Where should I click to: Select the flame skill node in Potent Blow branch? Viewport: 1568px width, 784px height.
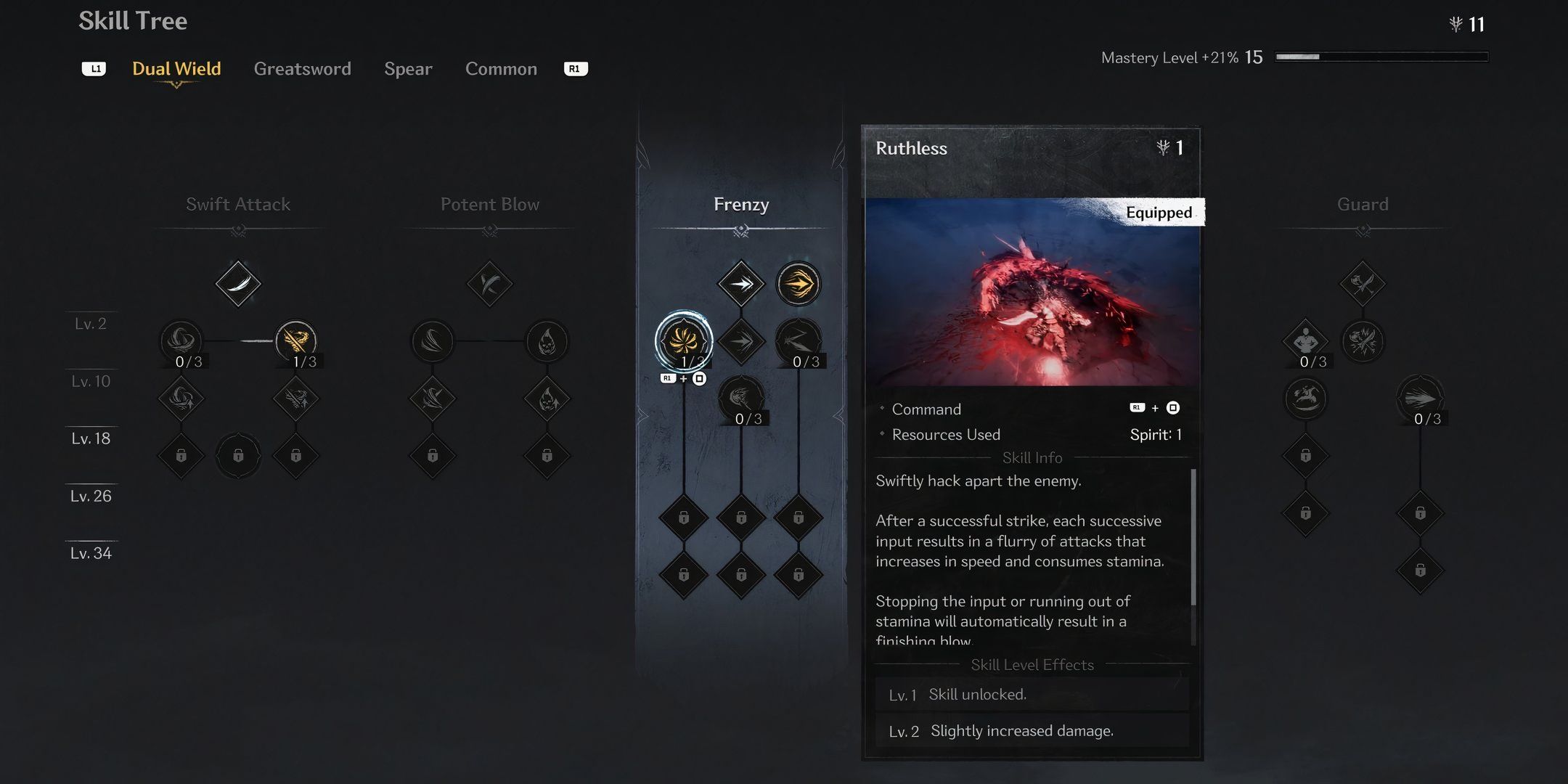548,341
